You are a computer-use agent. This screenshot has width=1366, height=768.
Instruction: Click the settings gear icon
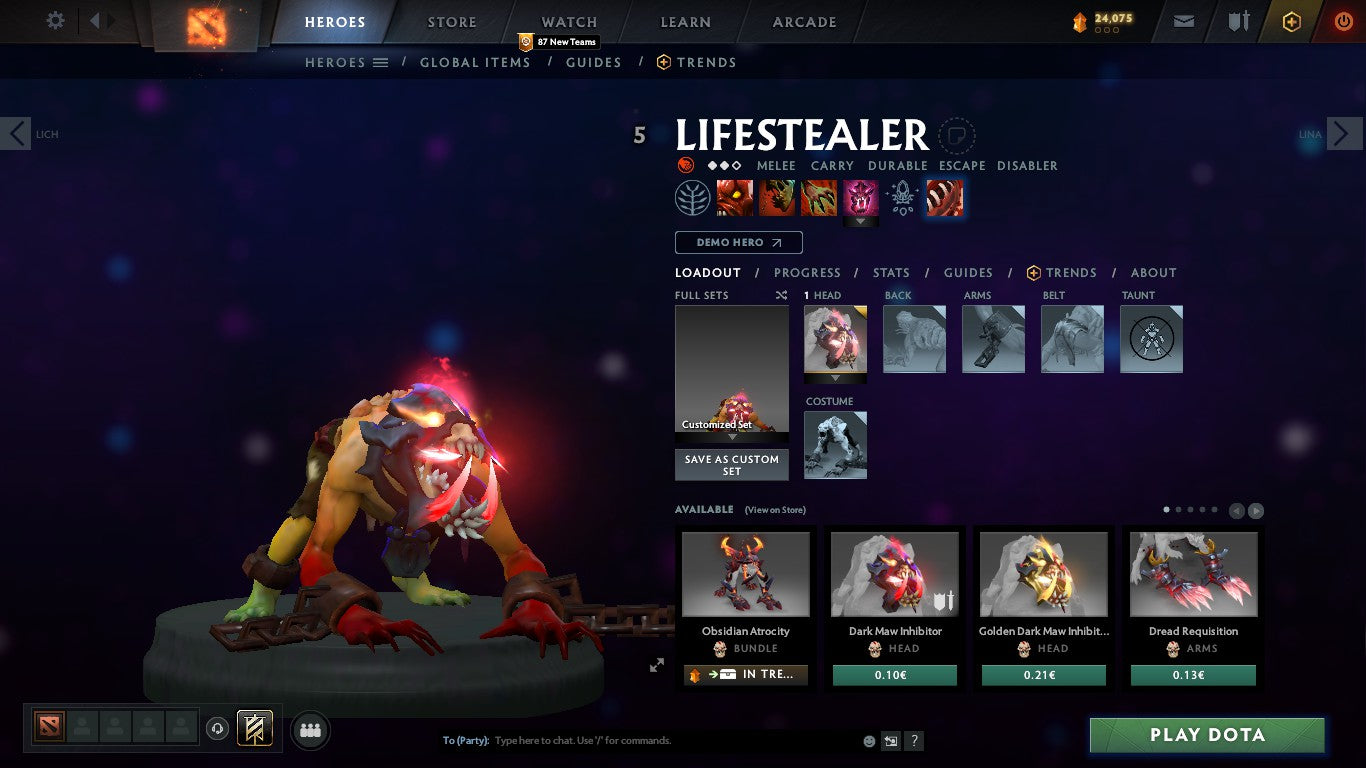pos(56,20)
